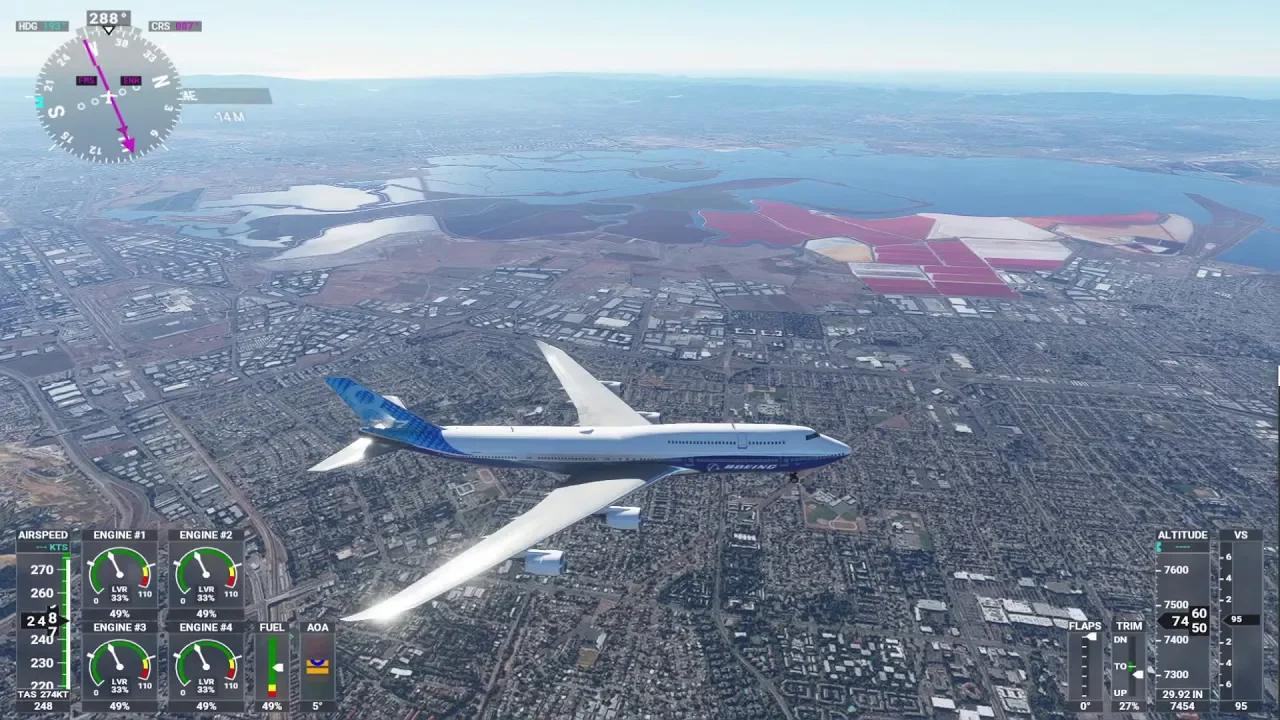Select the ALTITUDE panel header

pos(1183,534)
